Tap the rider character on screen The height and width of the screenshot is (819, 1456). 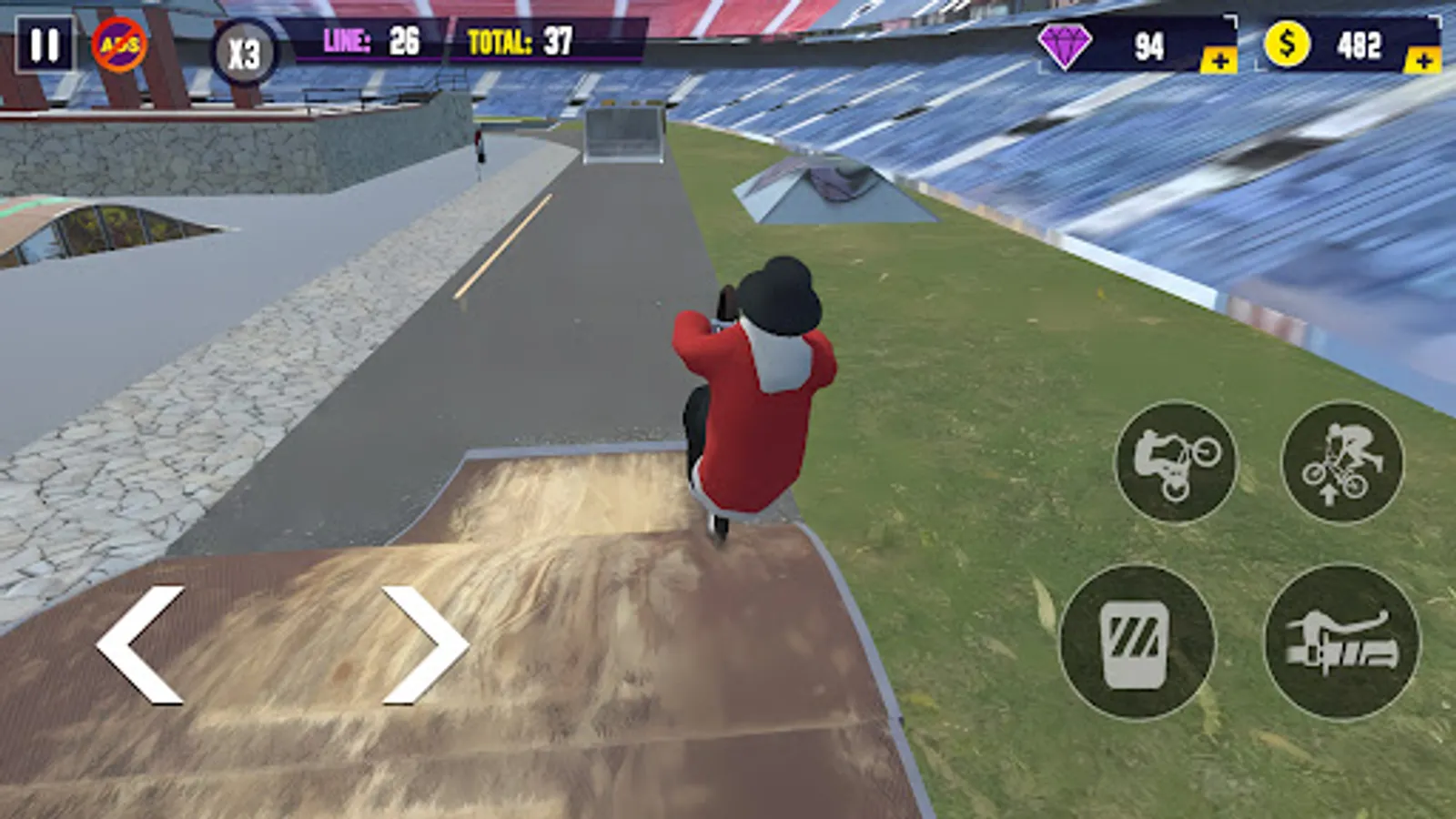point(760,391)
